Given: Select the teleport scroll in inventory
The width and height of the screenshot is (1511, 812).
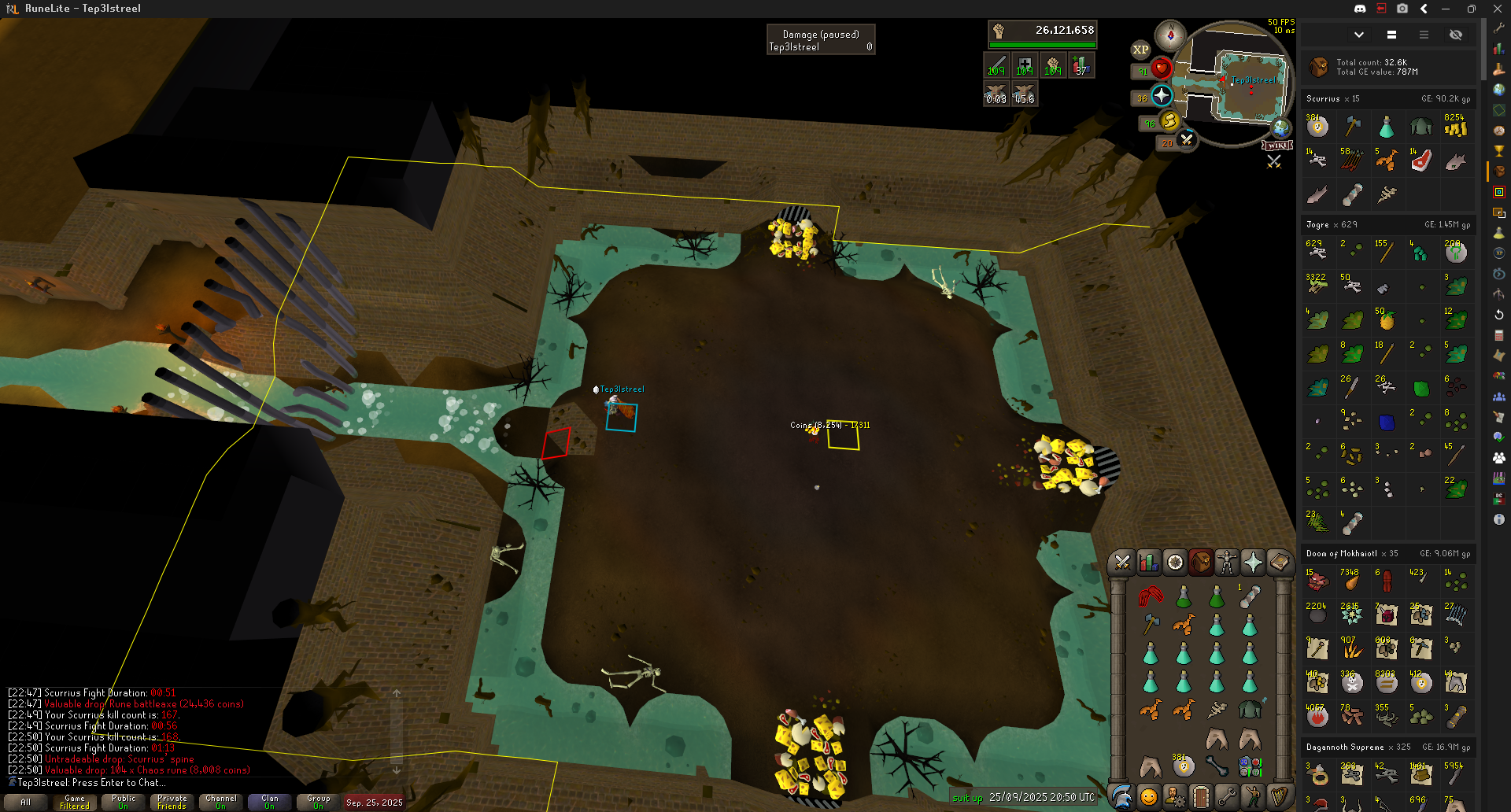Looking at the screenshot, I should [1250, 596].
